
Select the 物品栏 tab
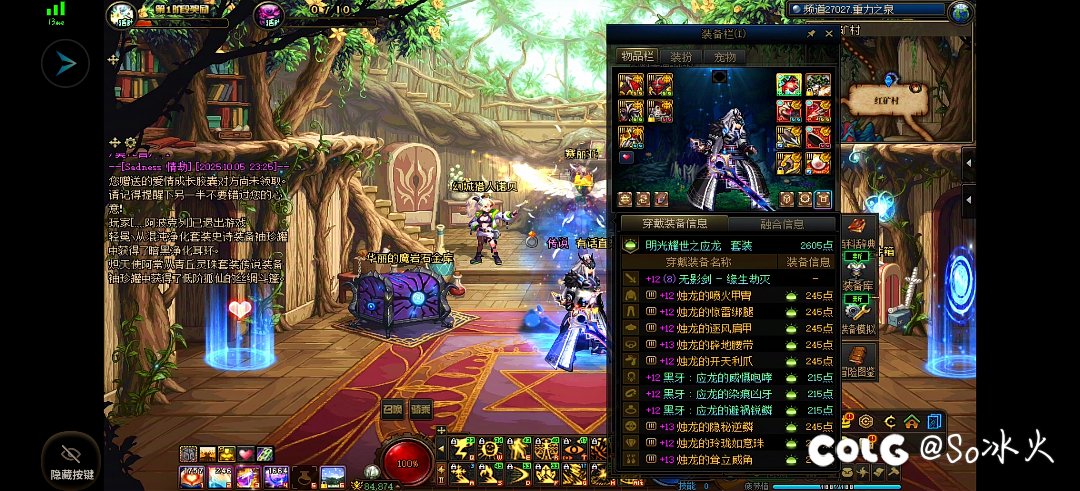(636, 57)
